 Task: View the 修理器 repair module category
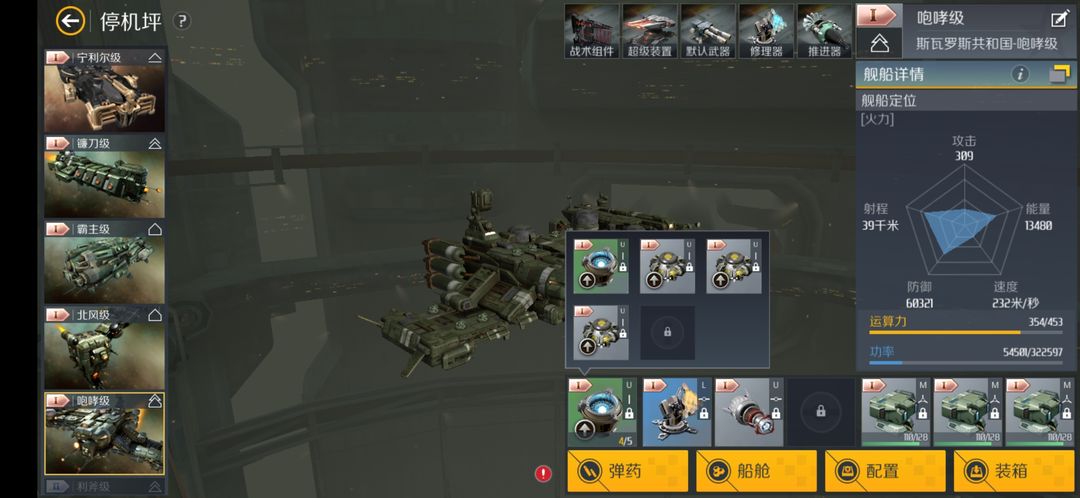pos(766,31)
